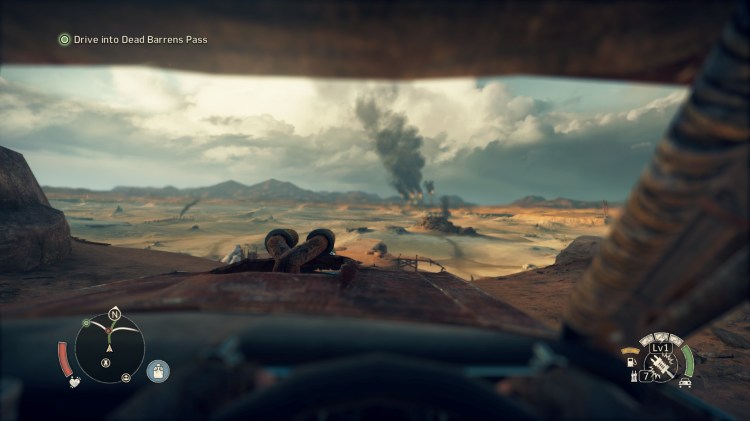Open the circular minimap
The height and width of the screenshot is (421, 750).
pyautogui.click(x=109, y=349)
